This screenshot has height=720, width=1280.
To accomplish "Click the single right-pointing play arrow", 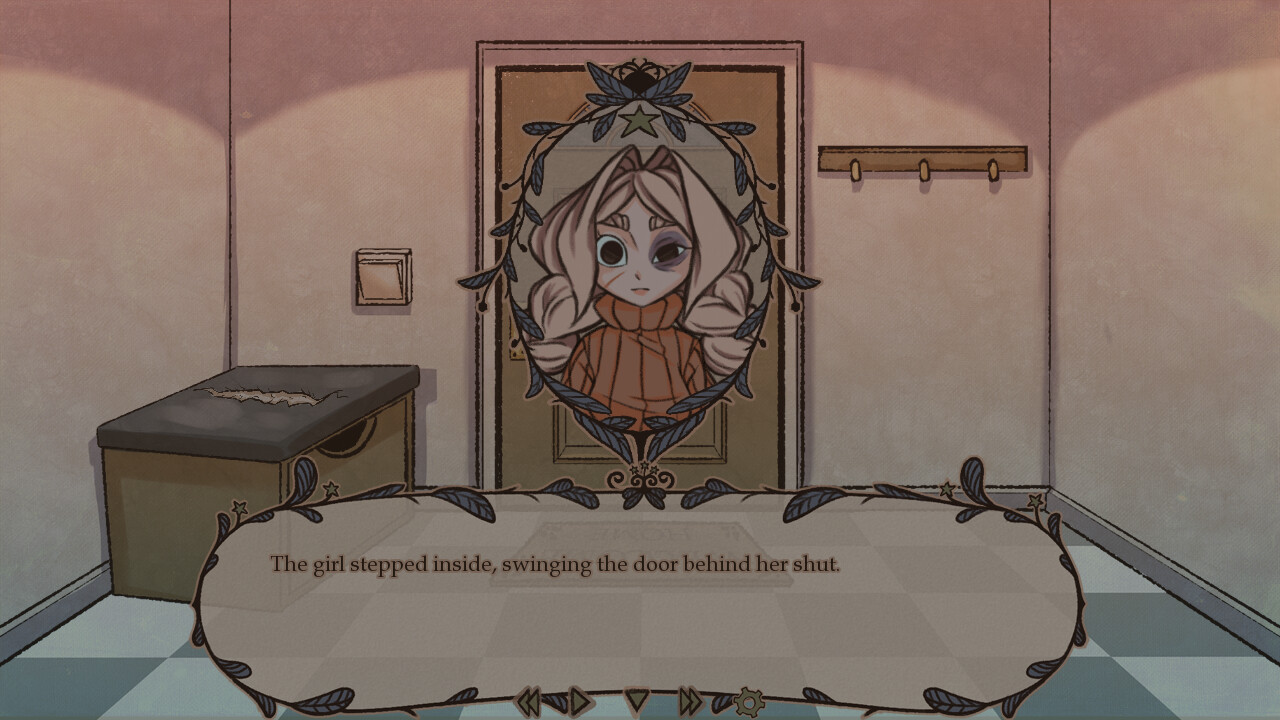I will coord(580,701).
